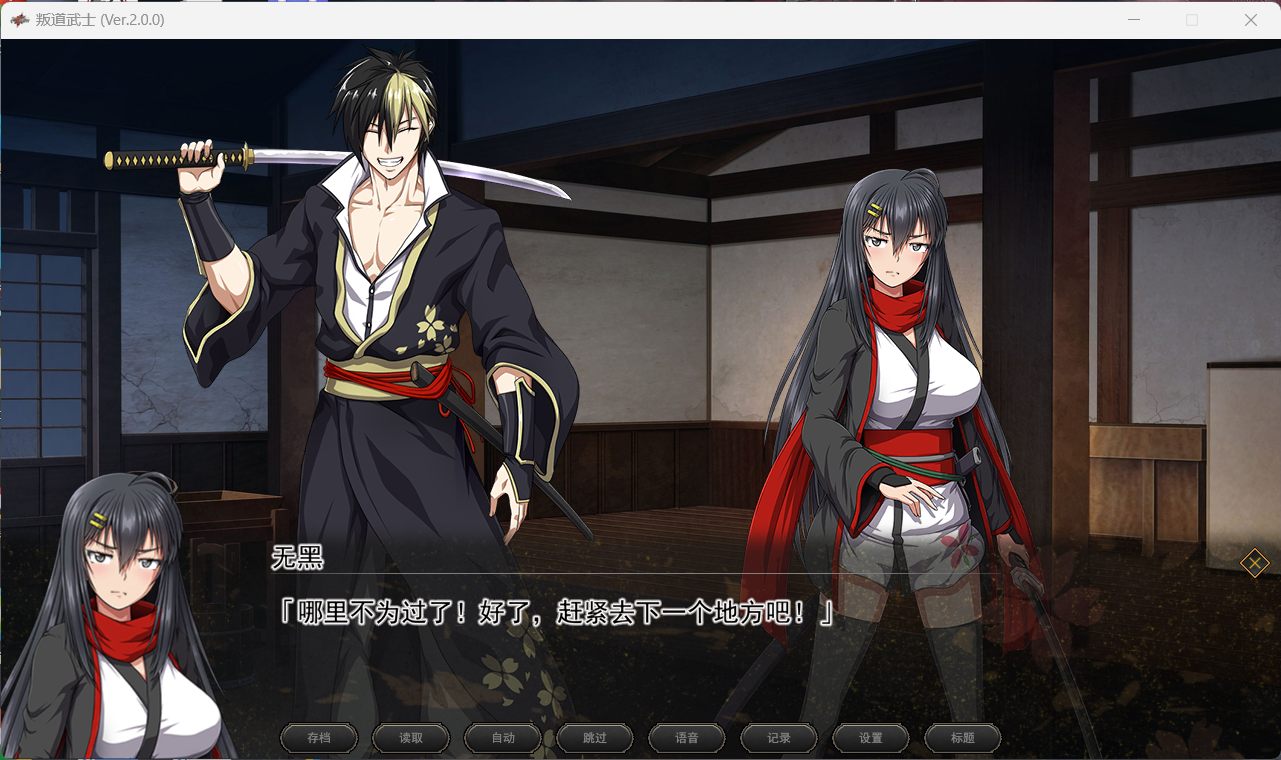Close the game window
Screen dimensions: 1281x760
[1250, 19]
